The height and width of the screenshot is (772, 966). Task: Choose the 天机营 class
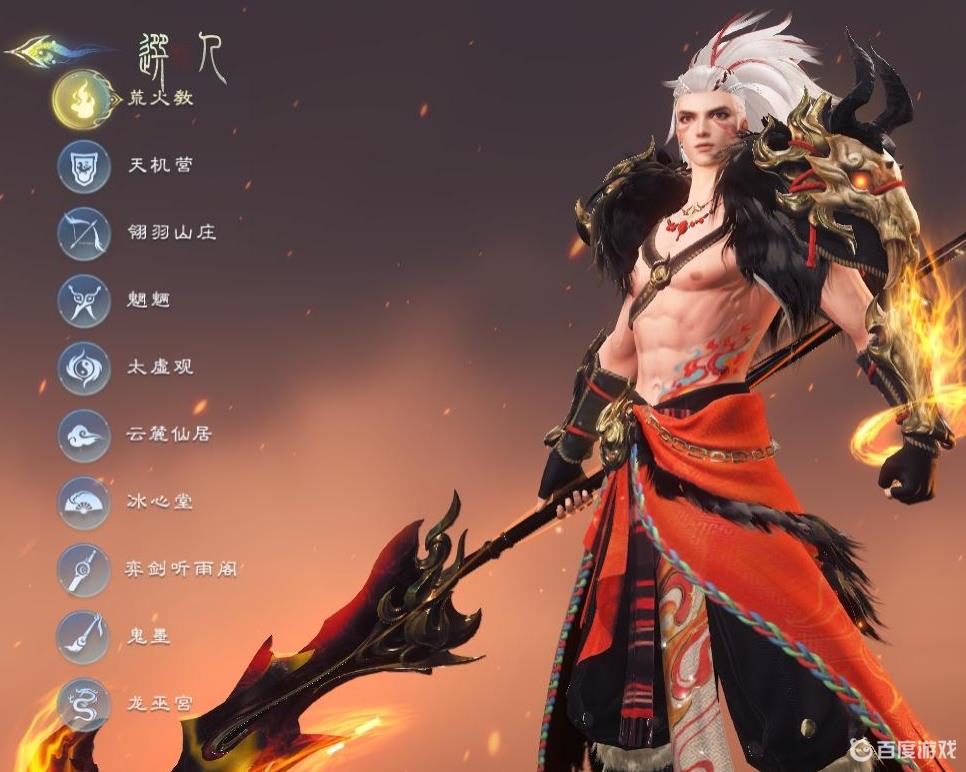pyautogui.click(x=84, y=165)
